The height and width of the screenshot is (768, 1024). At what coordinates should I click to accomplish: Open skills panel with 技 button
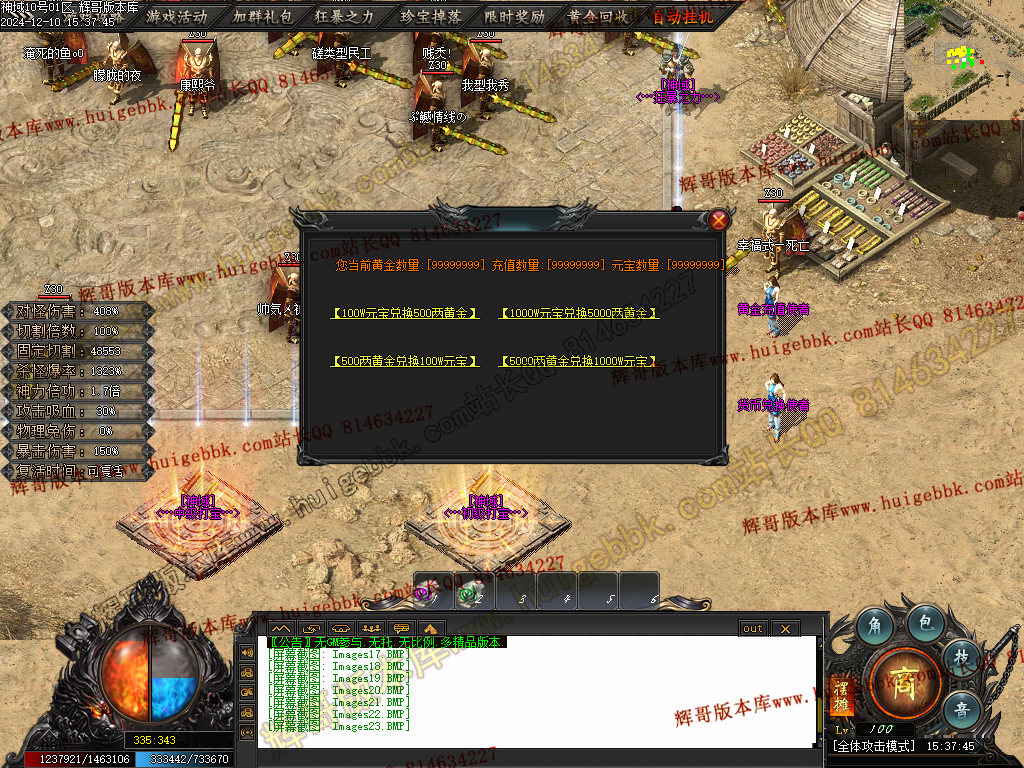[x=961, y=658]
